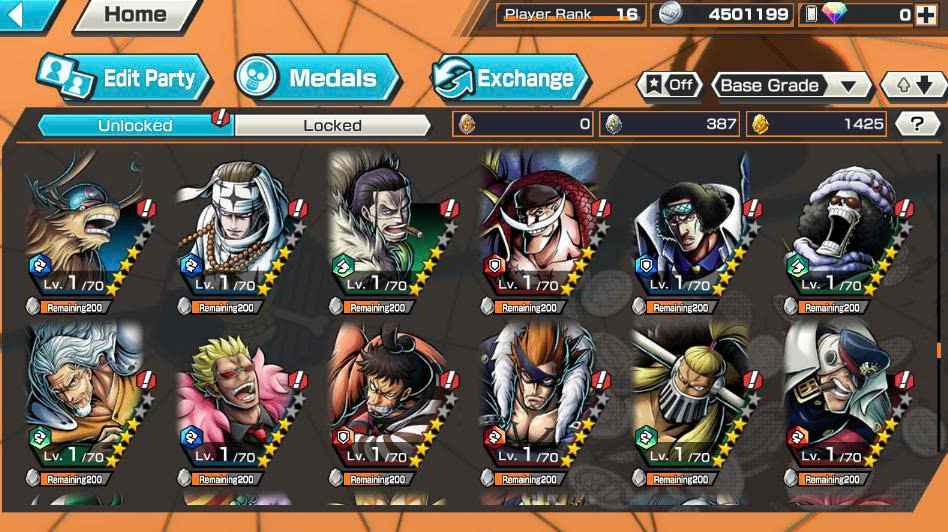Open the Edit Party screen
Viewport: 948px width, 532px height.
click(x=124, y=79)
